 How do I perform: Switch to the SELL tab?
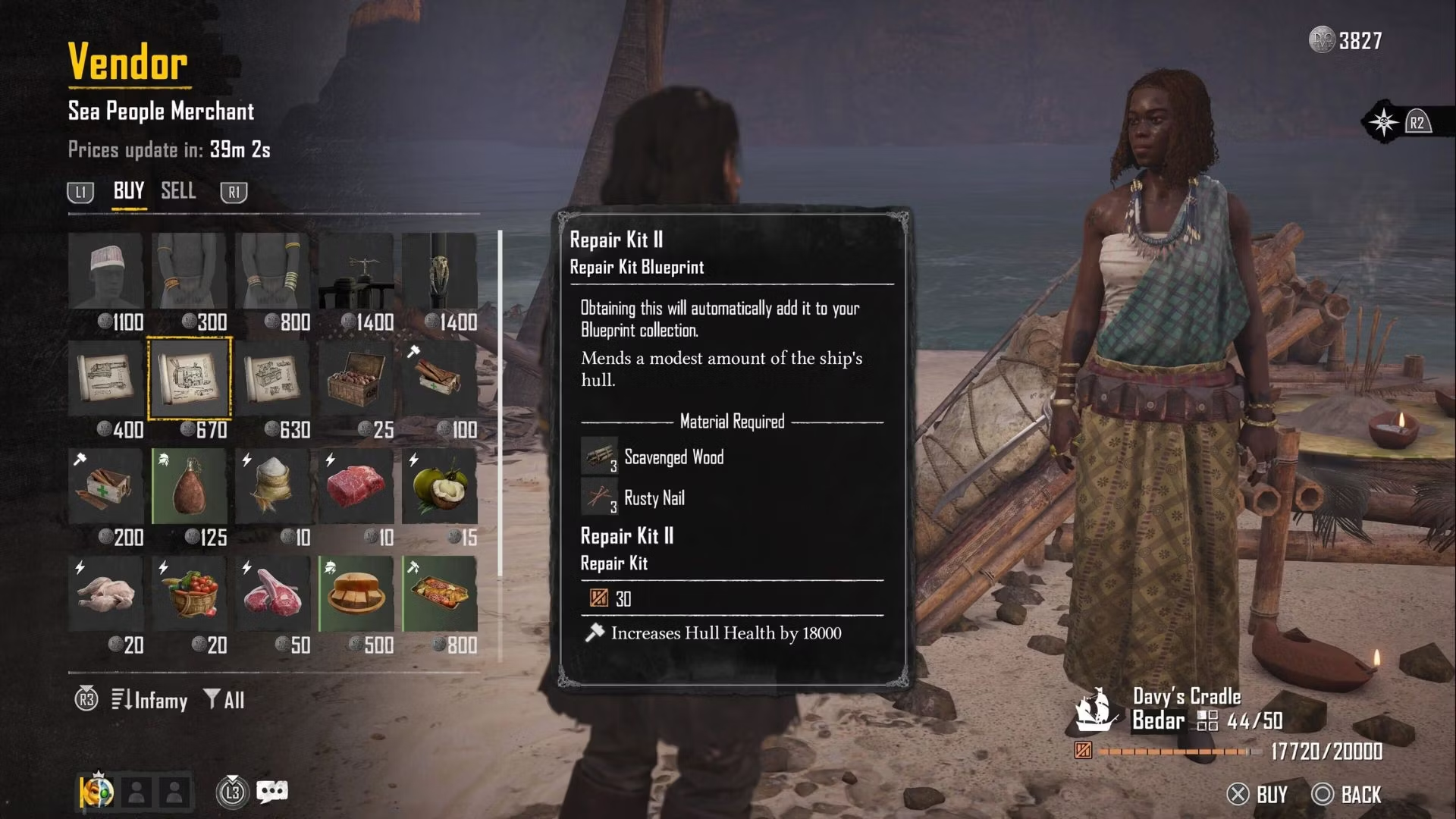[x=178, y=191]
